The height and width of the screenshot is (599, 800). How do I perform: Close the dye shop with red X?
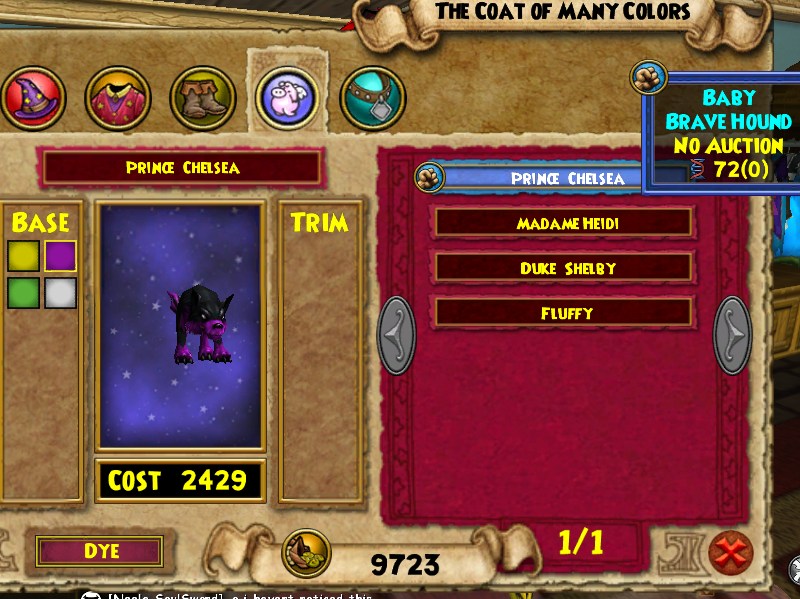730,551
